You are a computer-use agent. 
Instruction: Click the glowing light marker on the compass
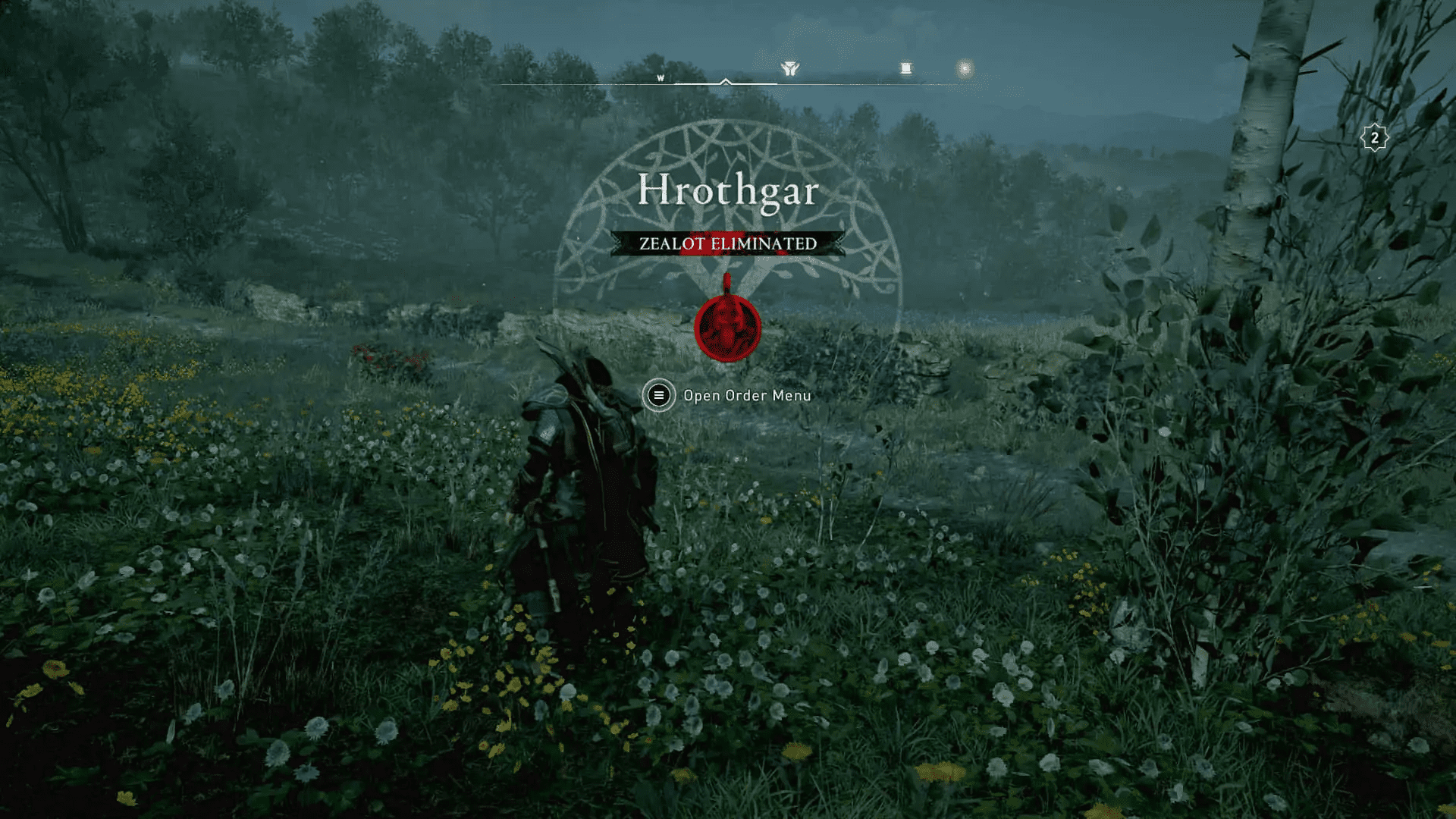965,68
